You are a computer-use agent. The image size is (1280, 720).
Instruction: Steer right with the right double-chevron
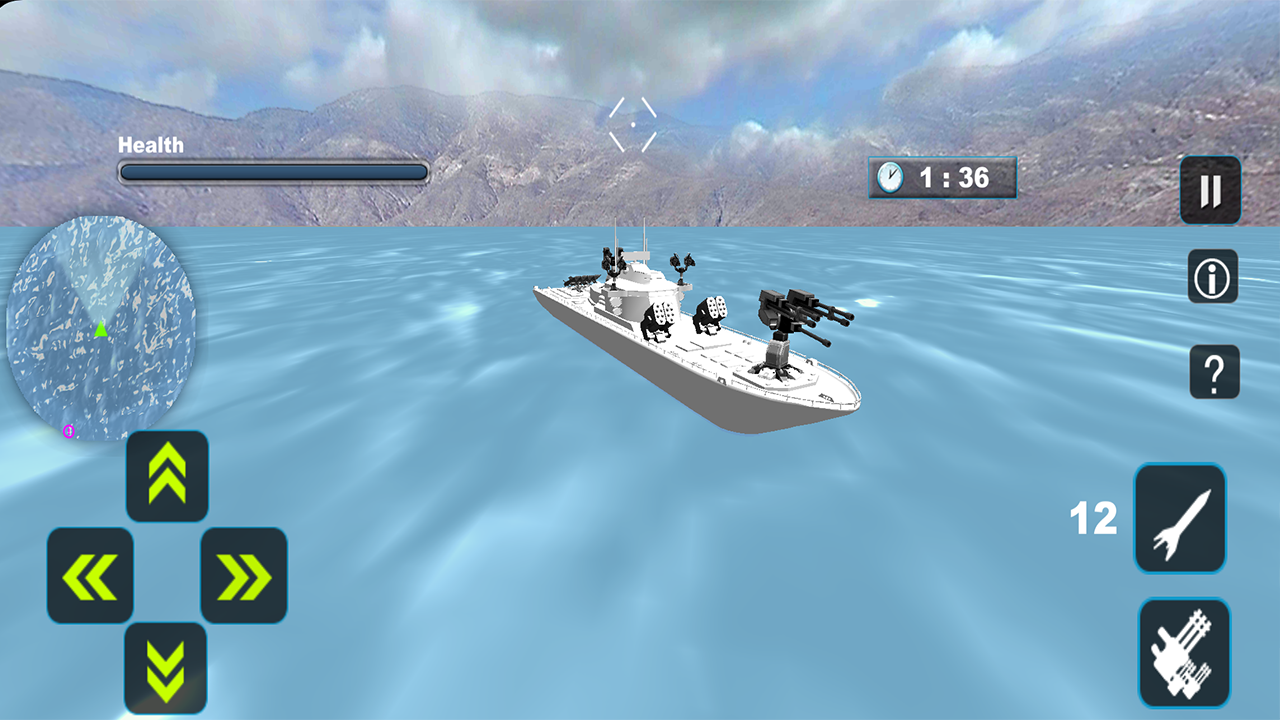(x=244, y=577)
